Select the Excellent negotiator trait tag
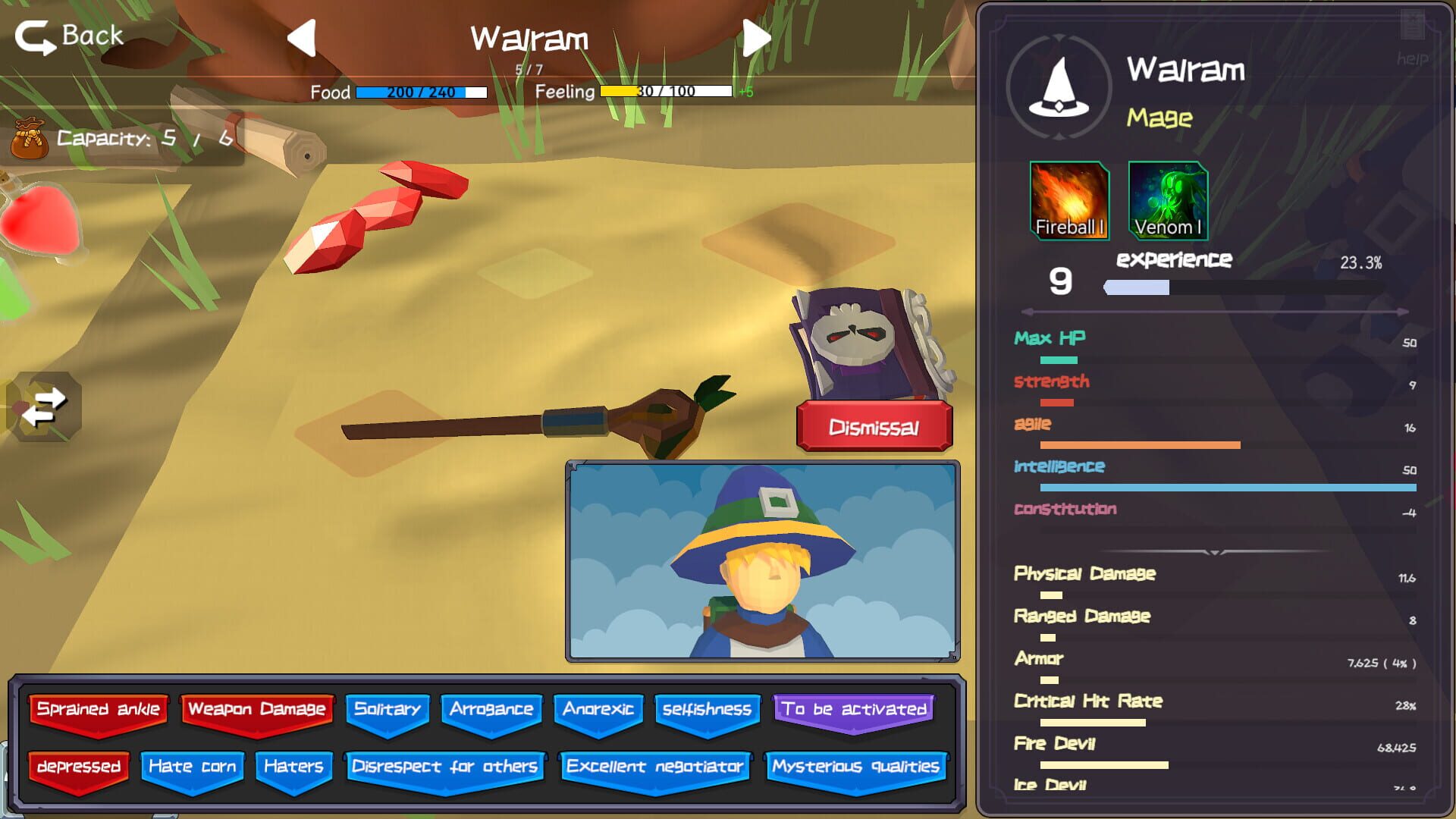The height and width of the screenshot is (819, 1456). tap(654, 767)
